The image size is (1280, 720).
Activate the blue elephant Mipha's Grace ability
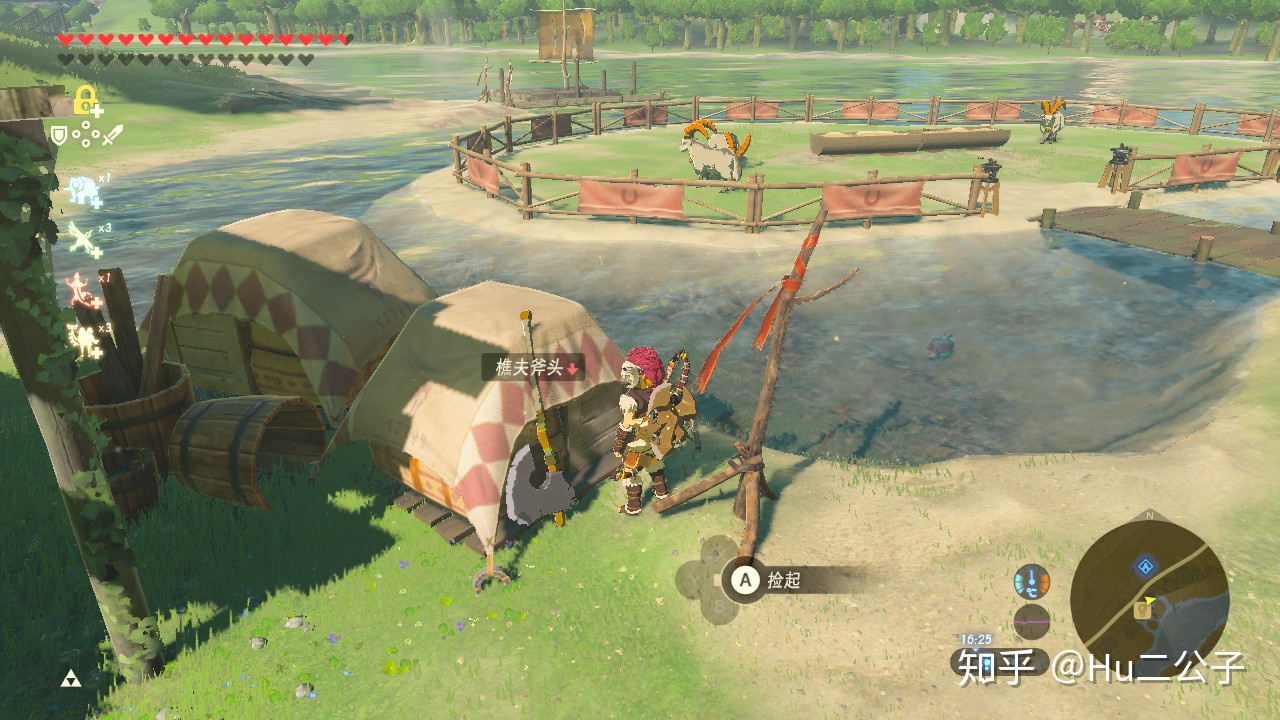[82, 189]
